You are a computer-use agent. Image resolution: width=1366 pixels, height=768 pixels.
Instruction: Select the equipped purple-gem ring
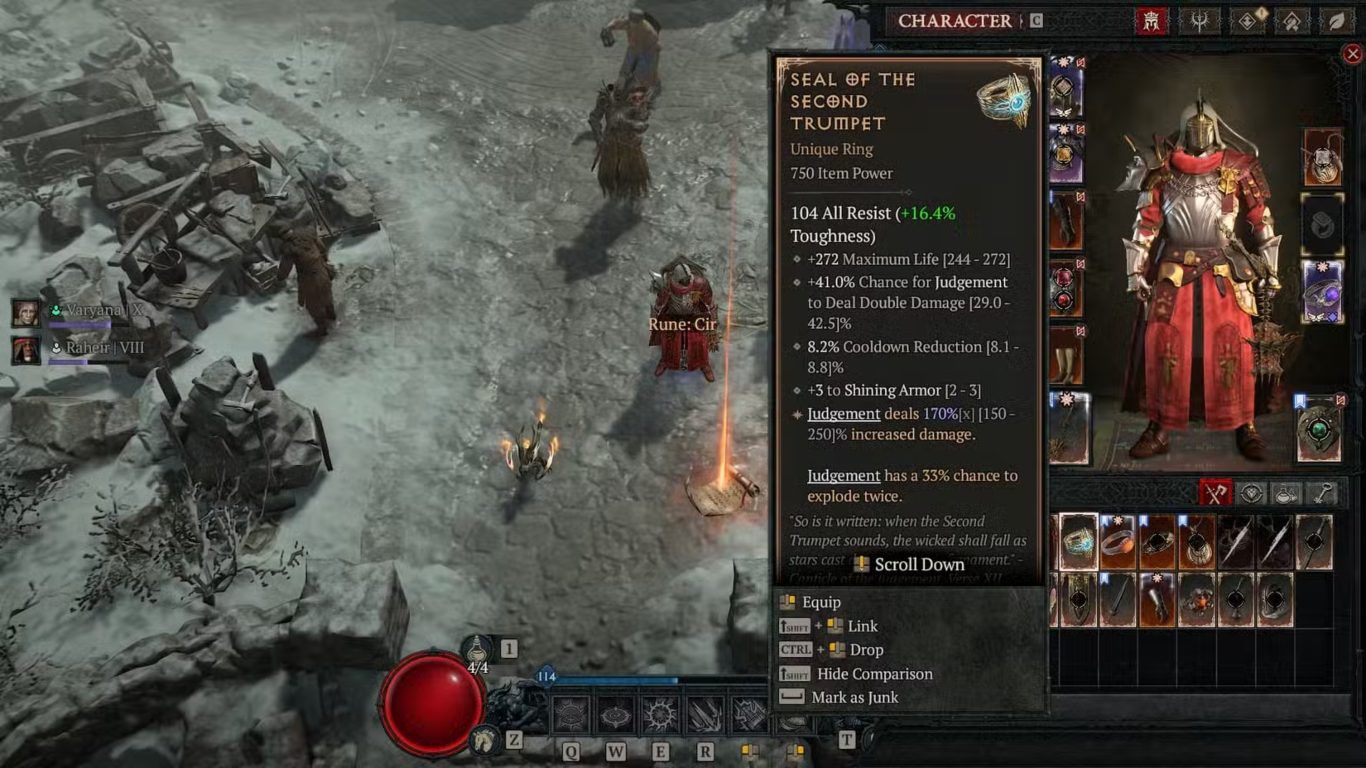1322,292
